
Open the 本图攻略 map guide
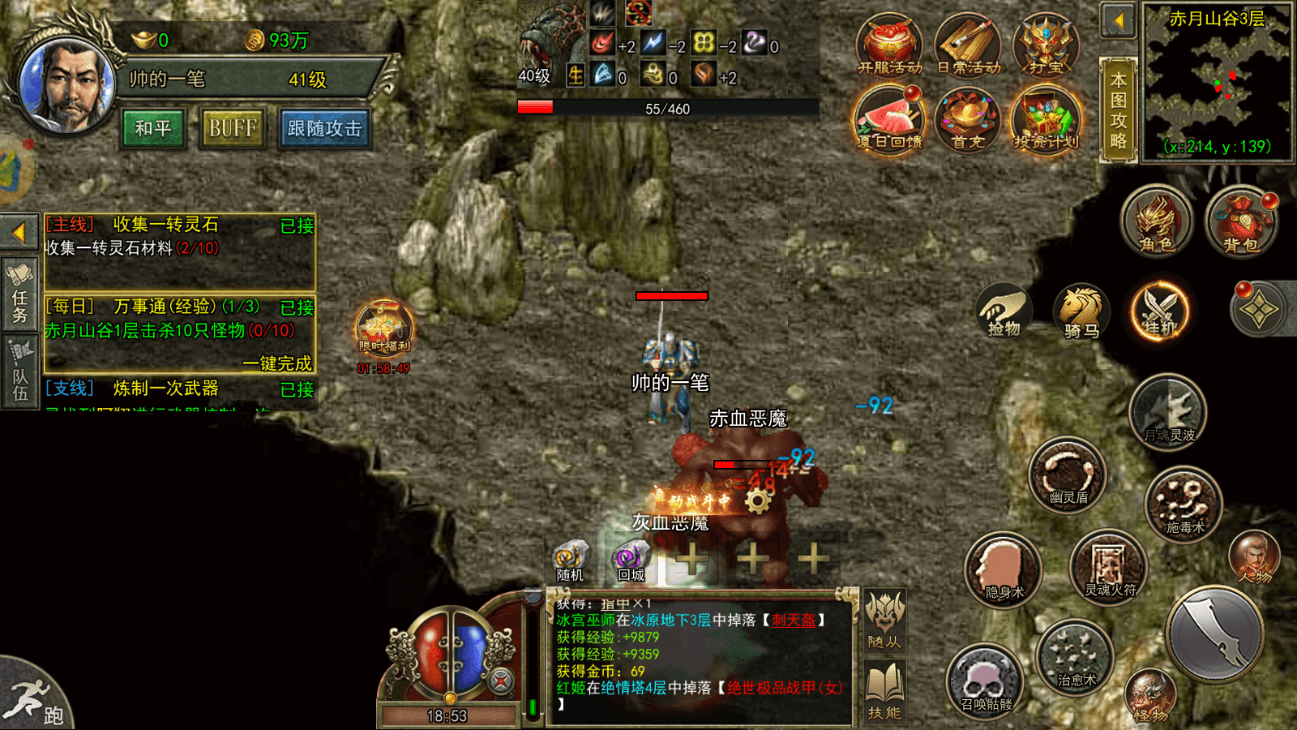tap(1118, 110)
